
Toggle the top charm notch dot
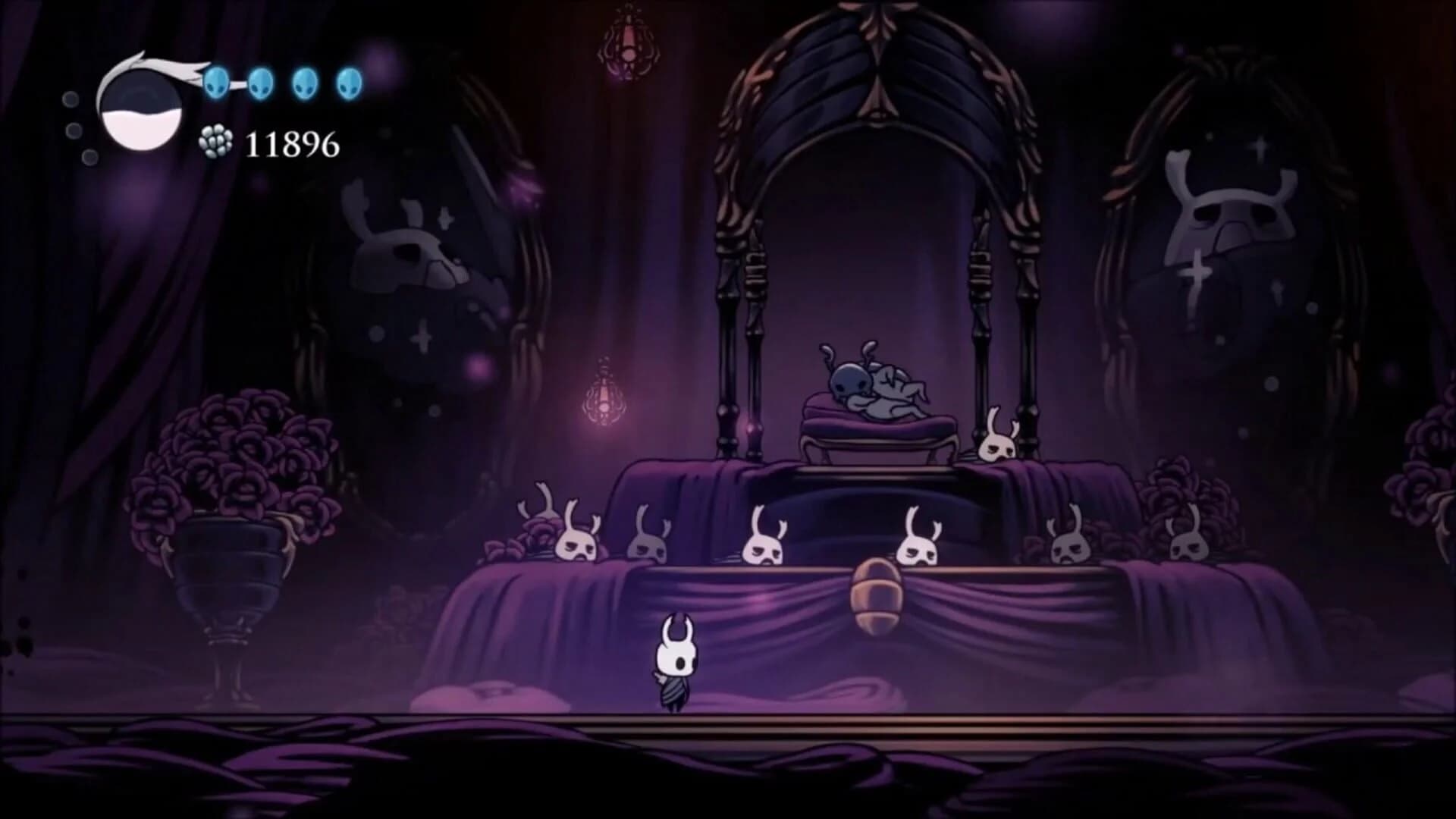[72, 99]
